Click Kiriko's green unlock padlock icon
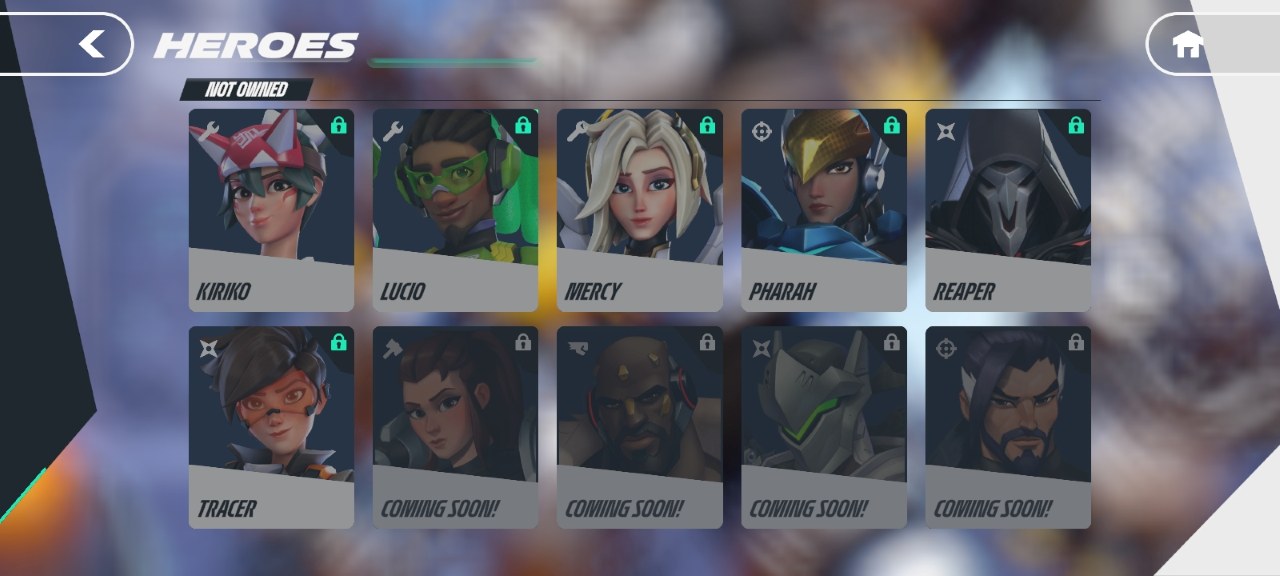 click(x=339, y=125)
